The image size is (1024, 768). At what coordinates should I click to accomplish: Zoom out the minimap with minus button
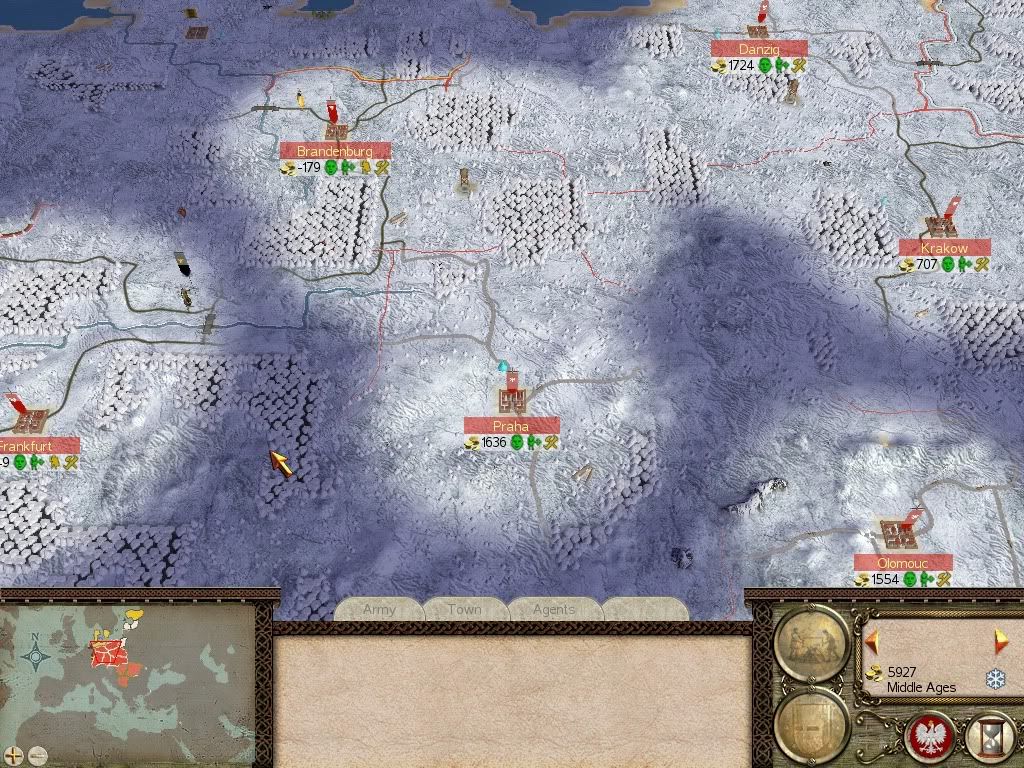coord(37,754)
